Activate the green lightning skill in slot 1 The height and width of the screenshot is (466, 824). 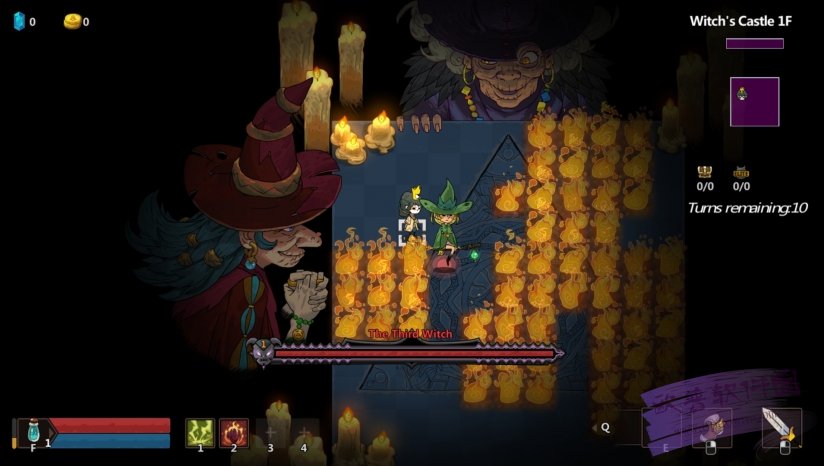(x=200, y=432)
